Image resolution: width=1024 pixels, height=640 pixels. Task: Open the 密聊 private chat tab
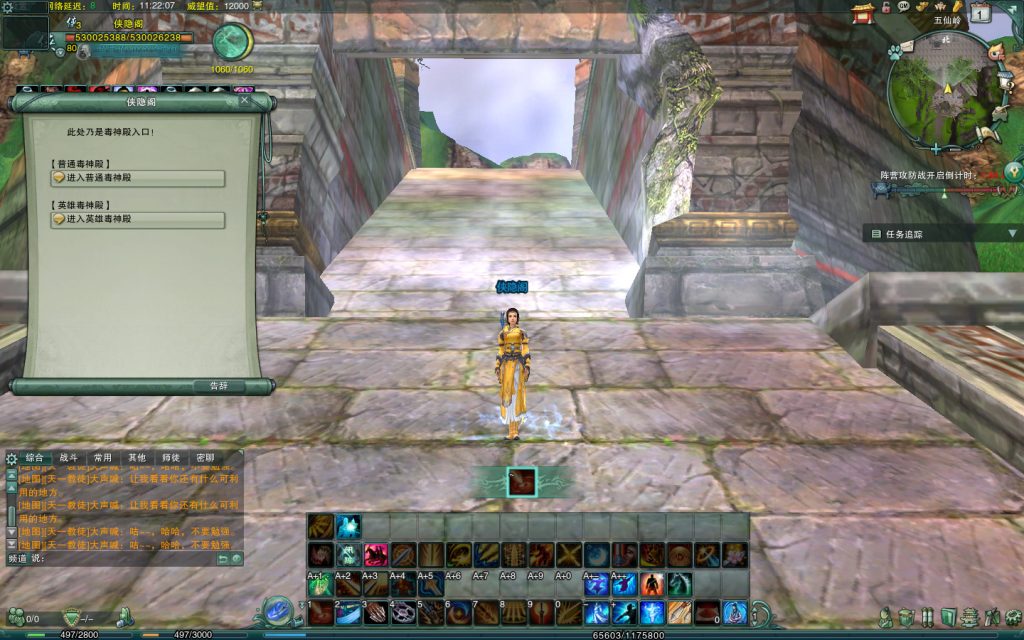coord(204,458)
